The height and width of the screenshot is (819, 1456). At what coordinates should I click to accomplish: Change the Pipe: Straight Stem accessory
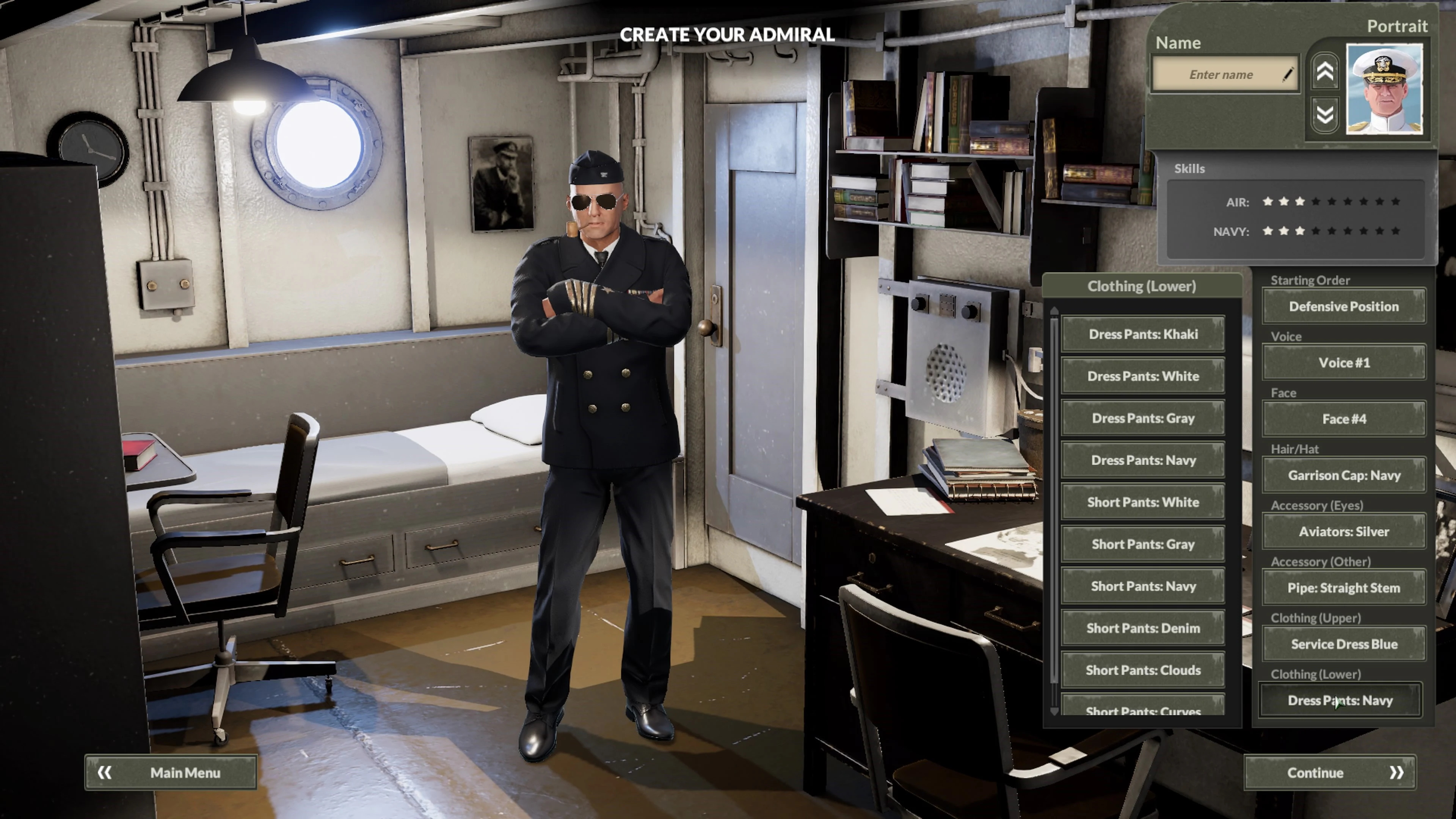coord(1344,588)
